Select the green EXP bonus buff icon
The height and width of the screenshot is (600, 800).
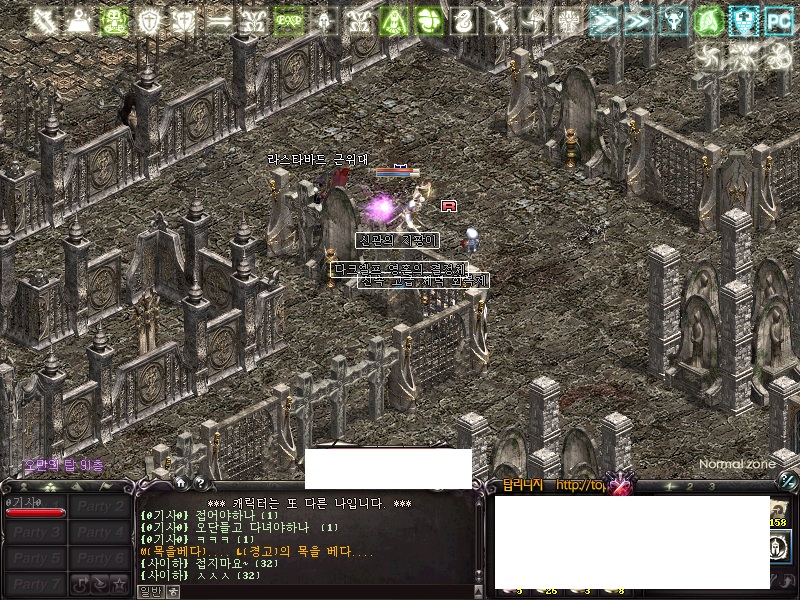[289, 19]
